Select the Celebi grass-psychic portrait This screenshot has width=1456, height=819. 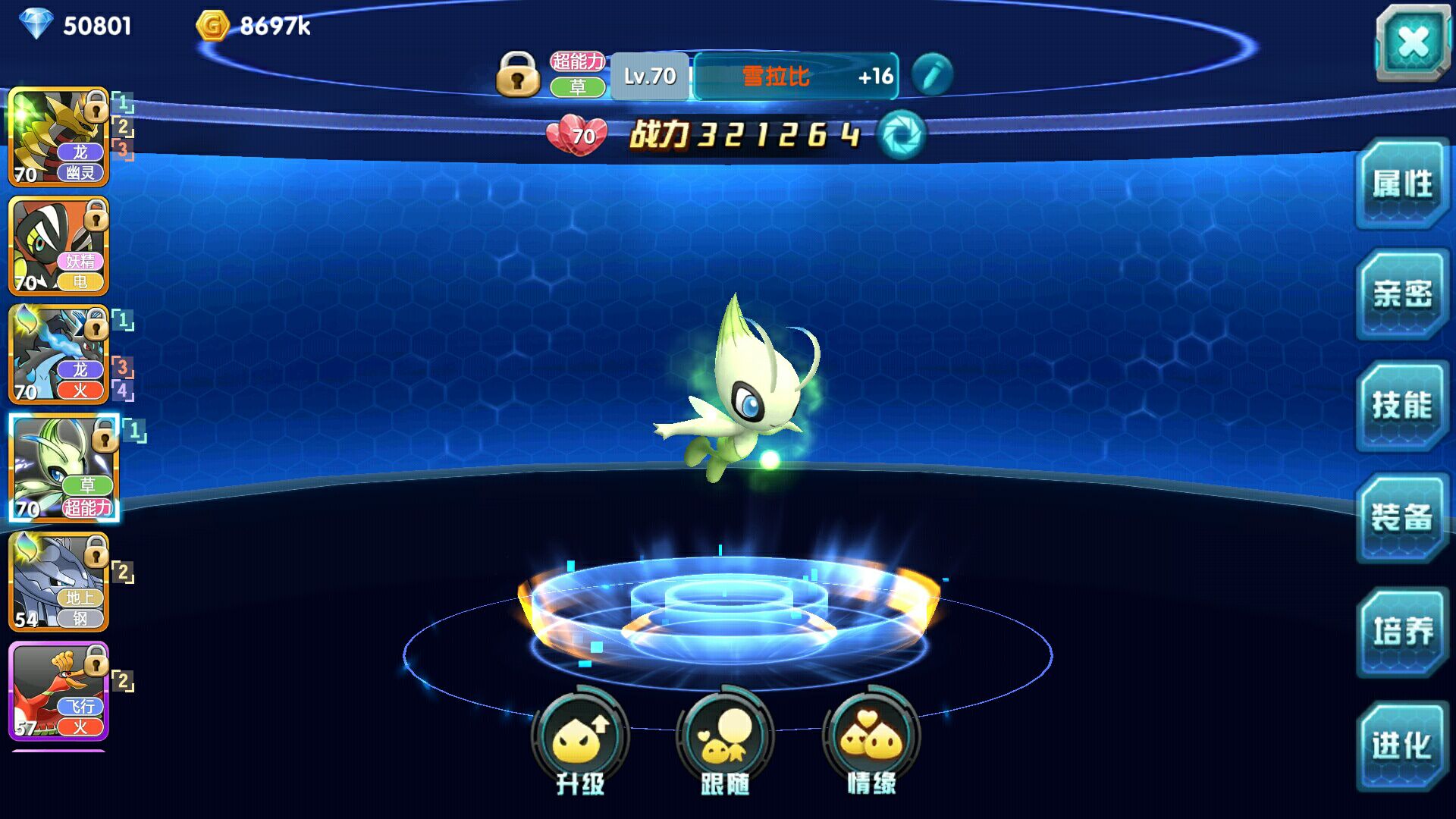pyautogui.click(x=64, y=468)
